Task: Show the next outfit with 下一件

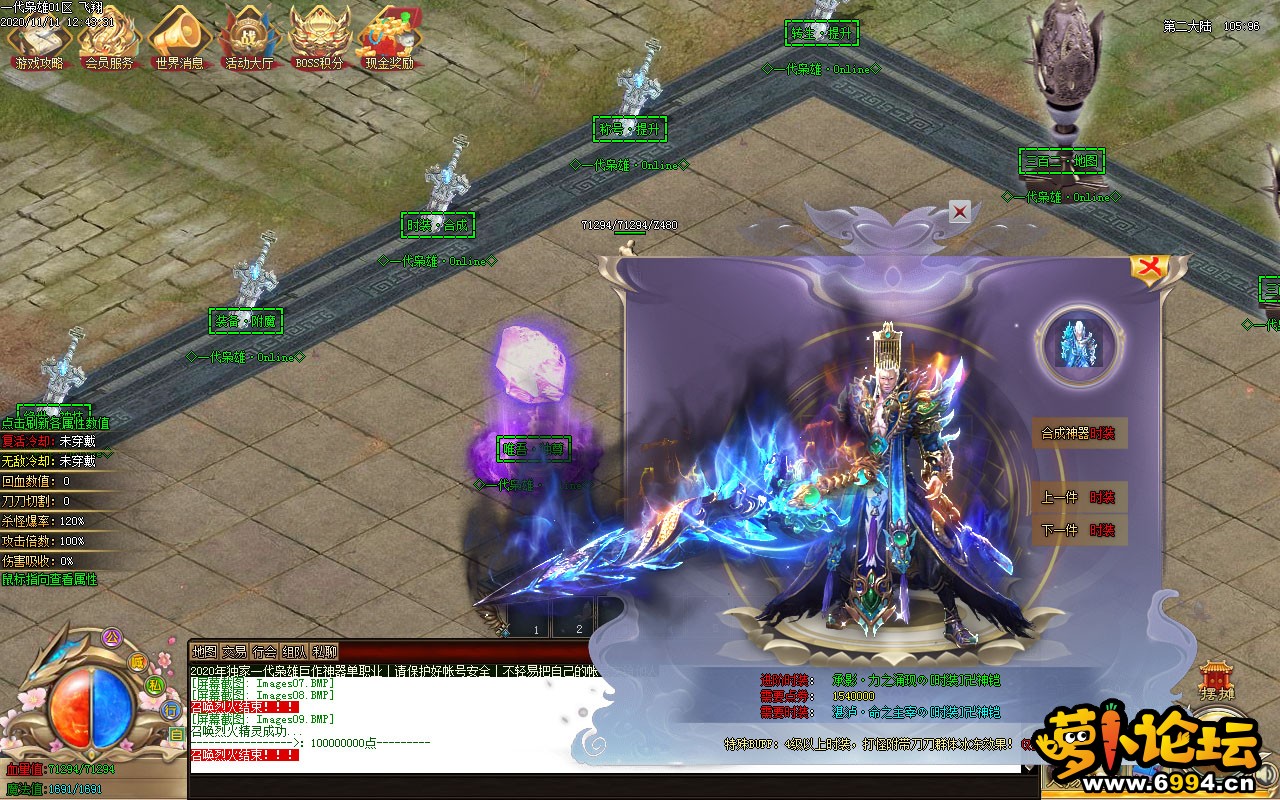Action: coord(1079,530)
